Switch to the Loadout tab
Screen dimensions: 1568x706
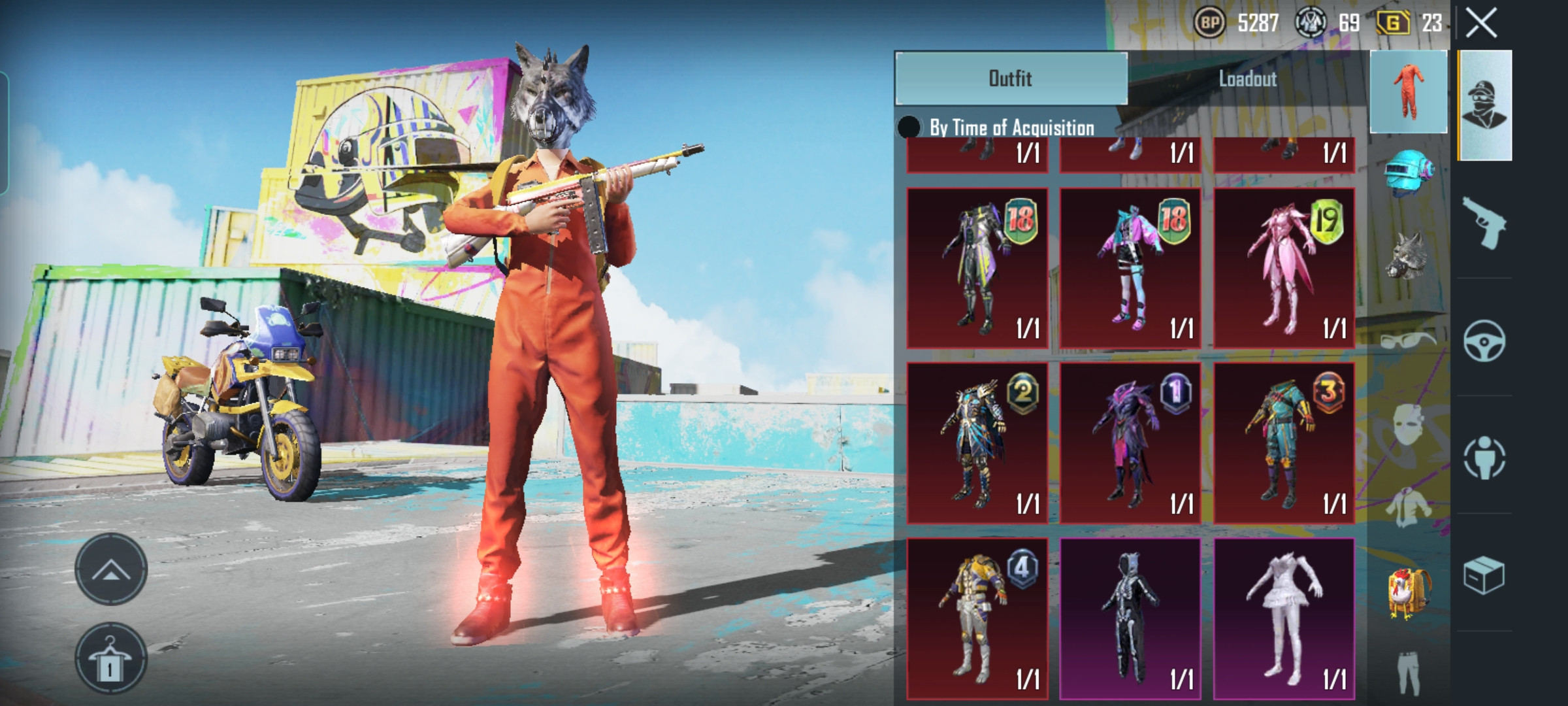[x=1247, y=79]
